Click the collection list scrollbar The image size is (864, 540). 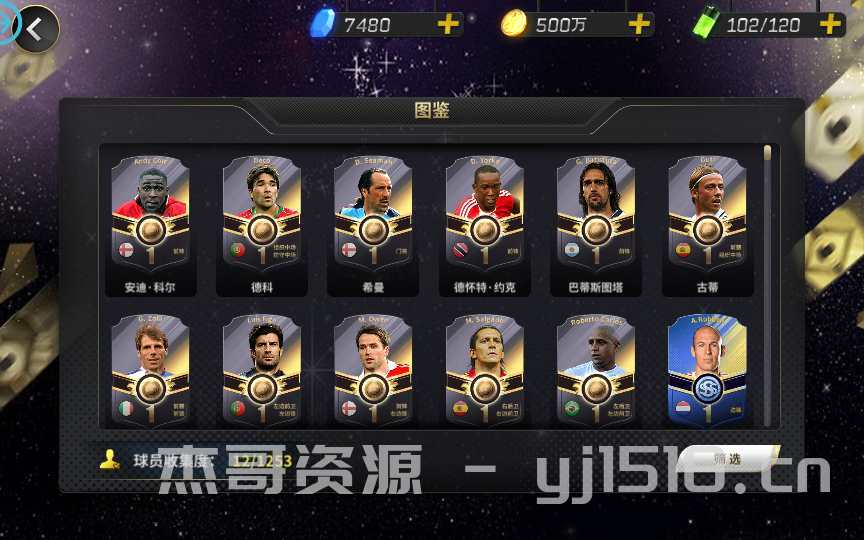tap(767, 200)
